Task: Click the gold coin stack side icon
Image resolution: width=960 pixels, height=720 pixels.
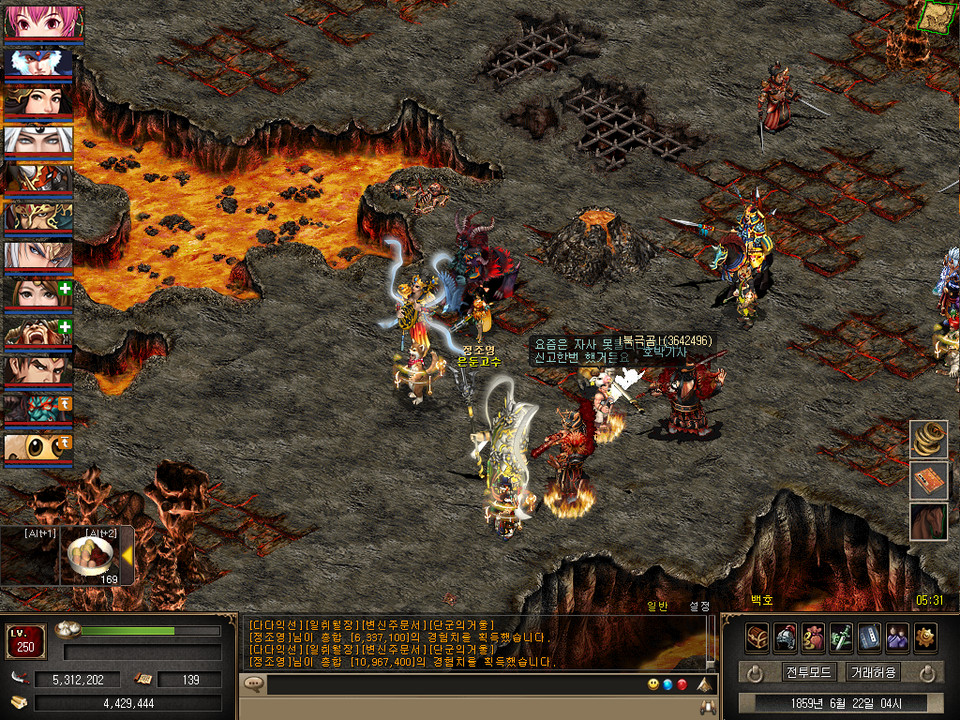Action: tap(928, 438)
